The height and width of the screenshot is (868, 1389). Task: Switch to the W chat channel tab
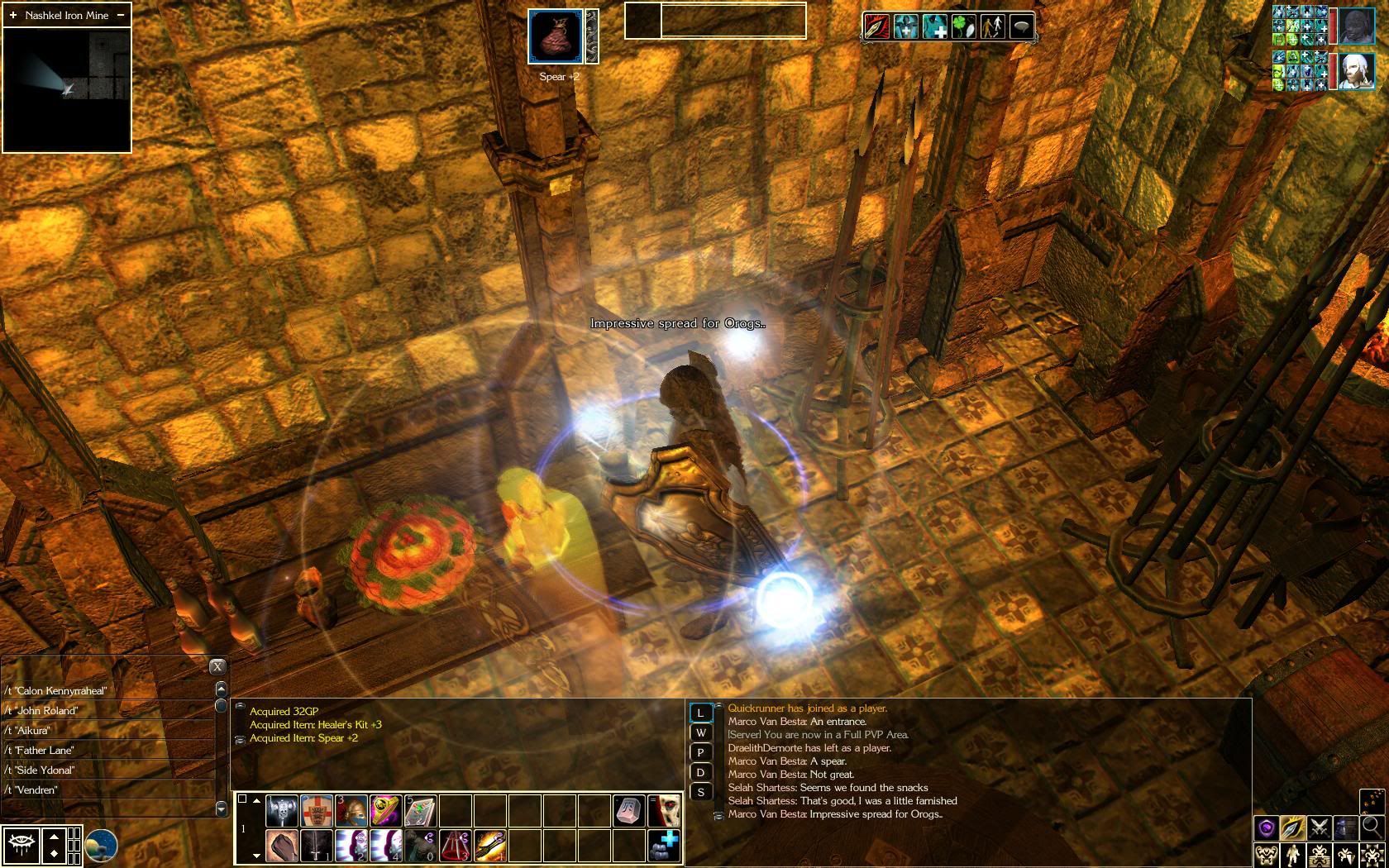click(701, 732)
